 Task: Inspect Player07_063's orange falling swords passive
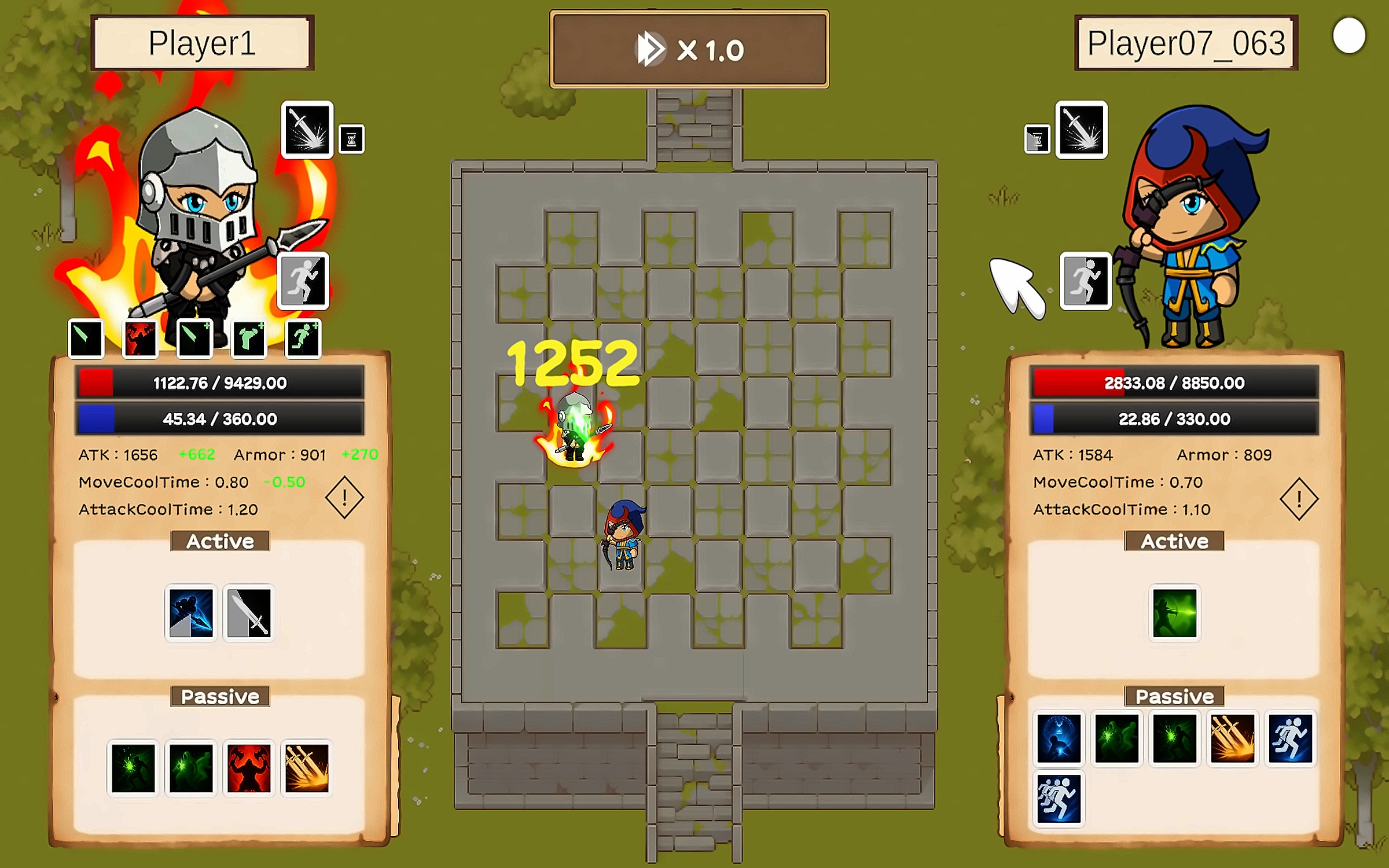[1232, 738]
